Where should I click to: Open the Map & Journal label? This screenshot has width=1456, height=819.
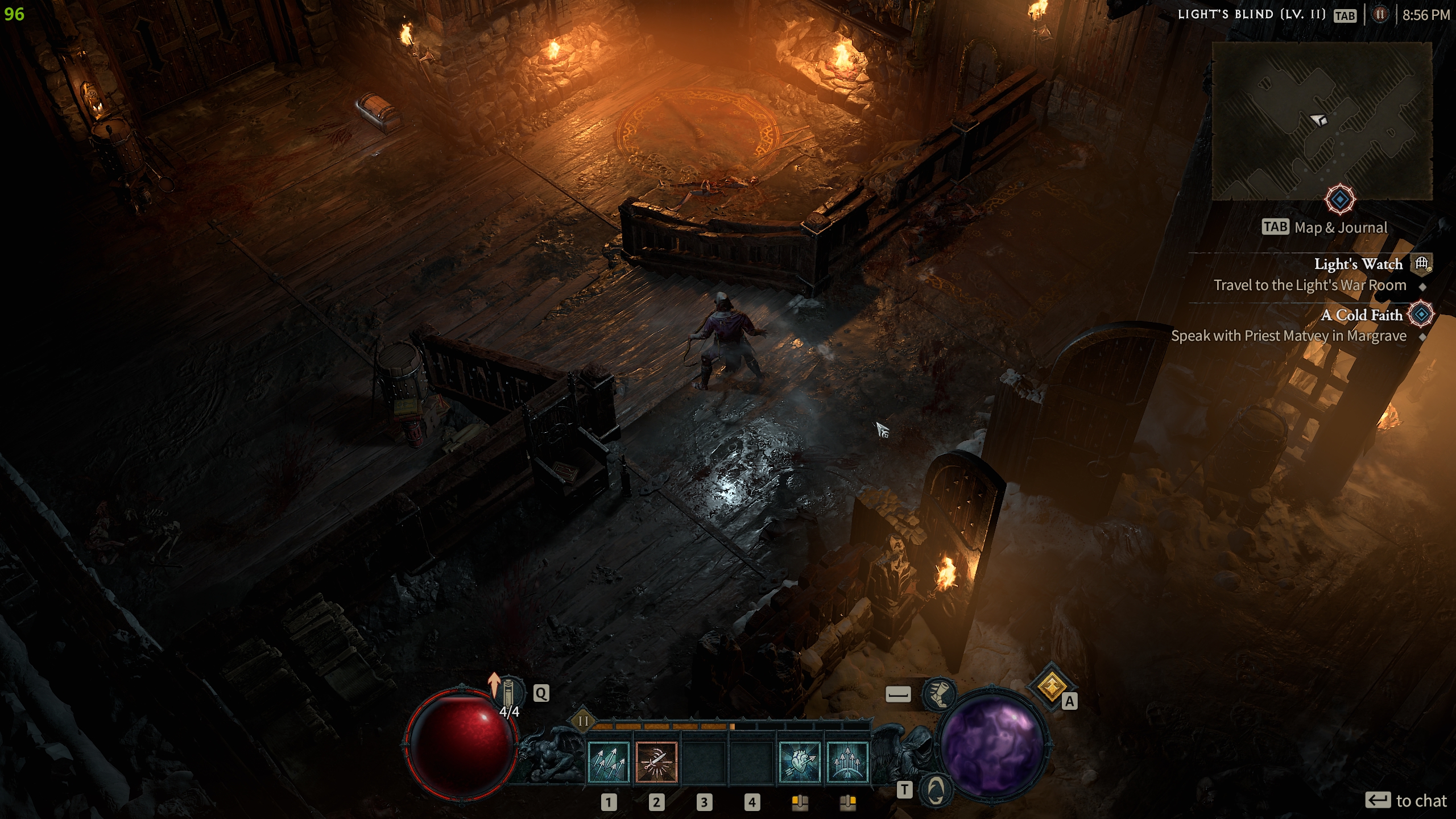pyautogui.click(x=1341, y=228)
